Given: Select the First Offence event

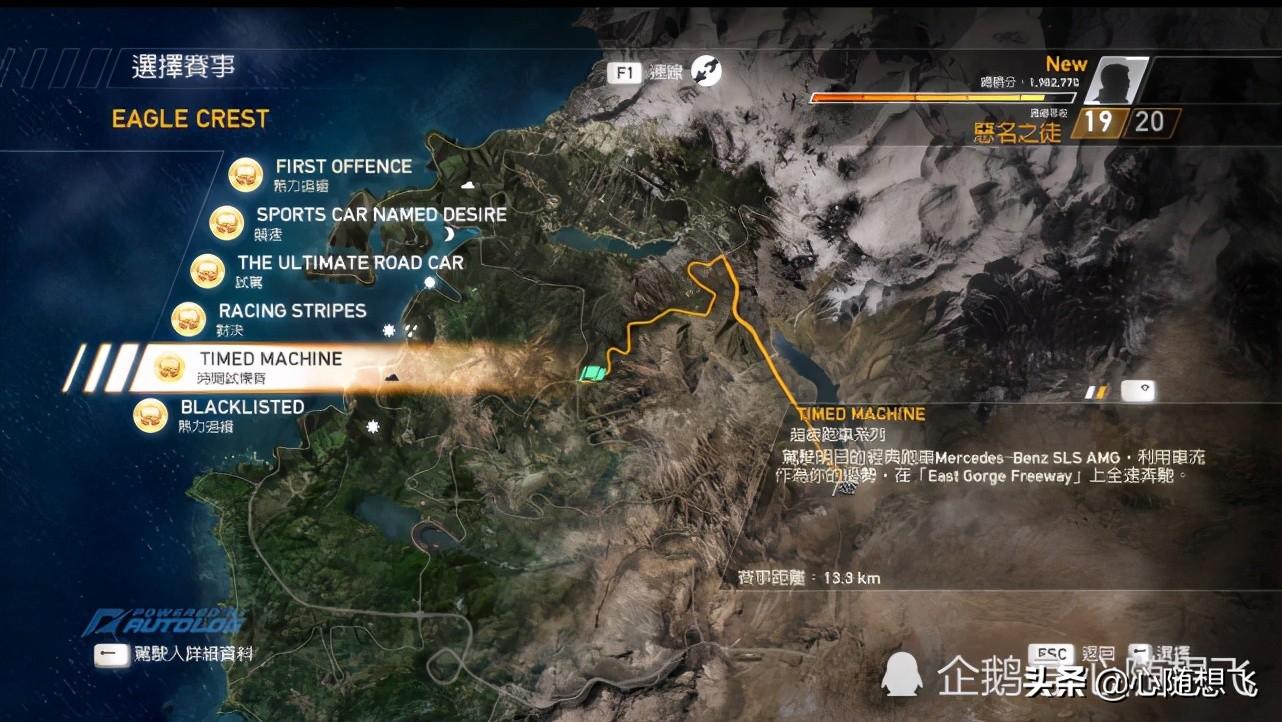Looking at the screenshot, I should tap(343, 167).
